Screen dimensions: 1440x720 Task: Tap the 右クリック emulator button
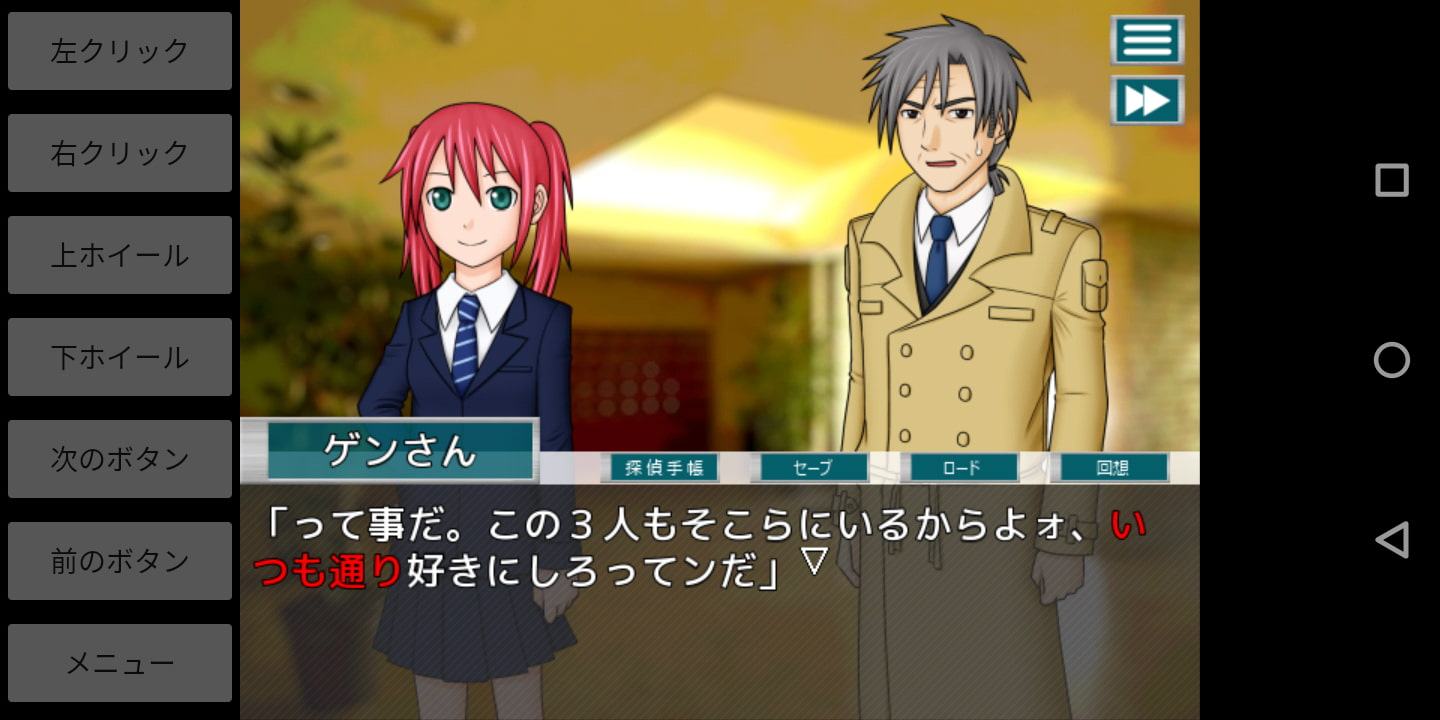120,153
